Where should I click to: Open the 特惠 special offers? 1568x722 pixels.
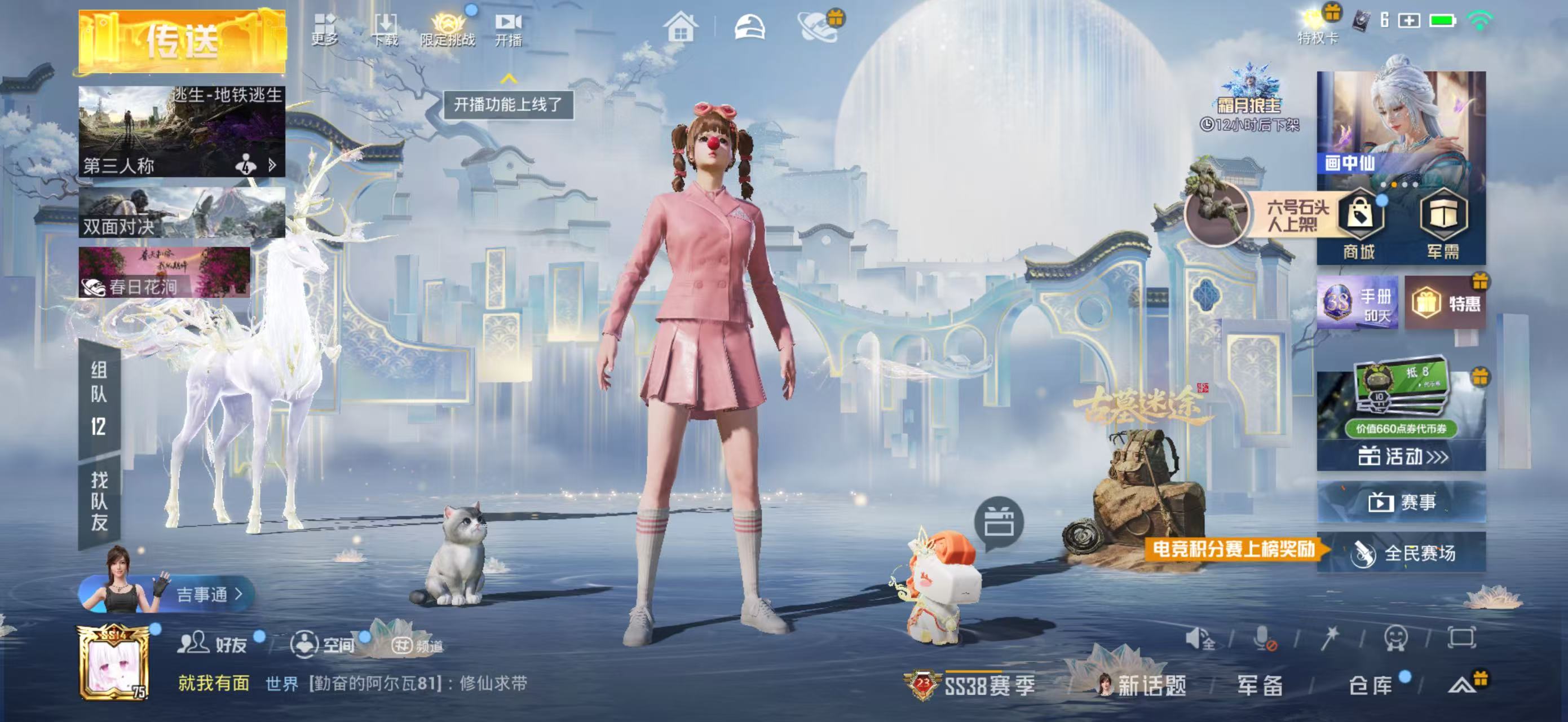tap(1446, 303)
